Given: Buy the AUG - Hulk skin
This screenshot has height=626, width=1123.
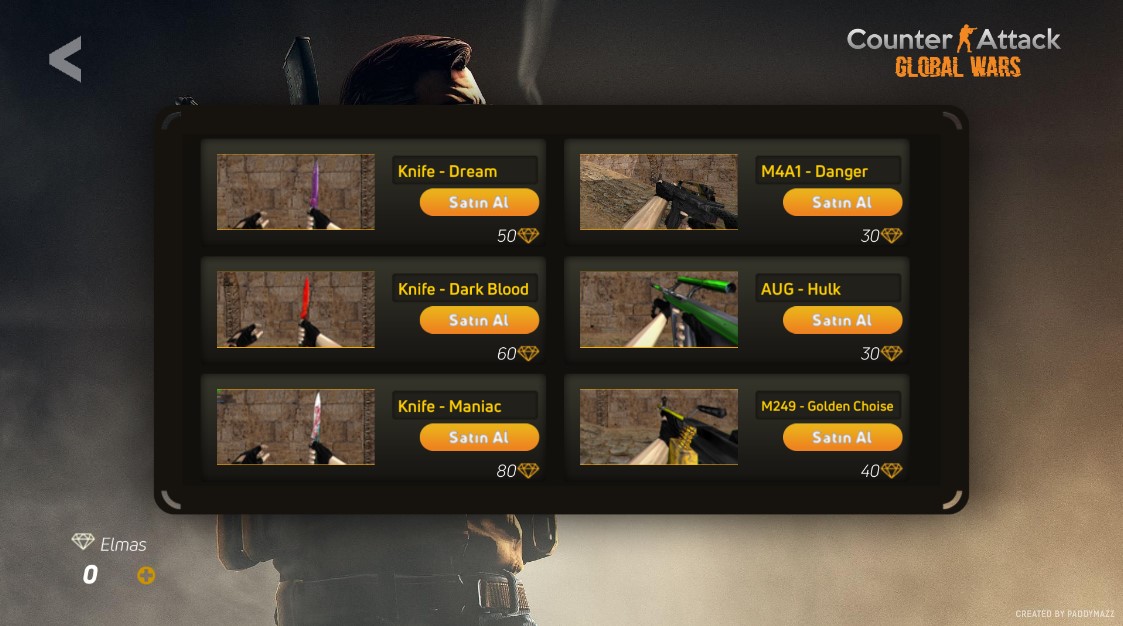Looking at the screenshot, I should tap(842, 320).
